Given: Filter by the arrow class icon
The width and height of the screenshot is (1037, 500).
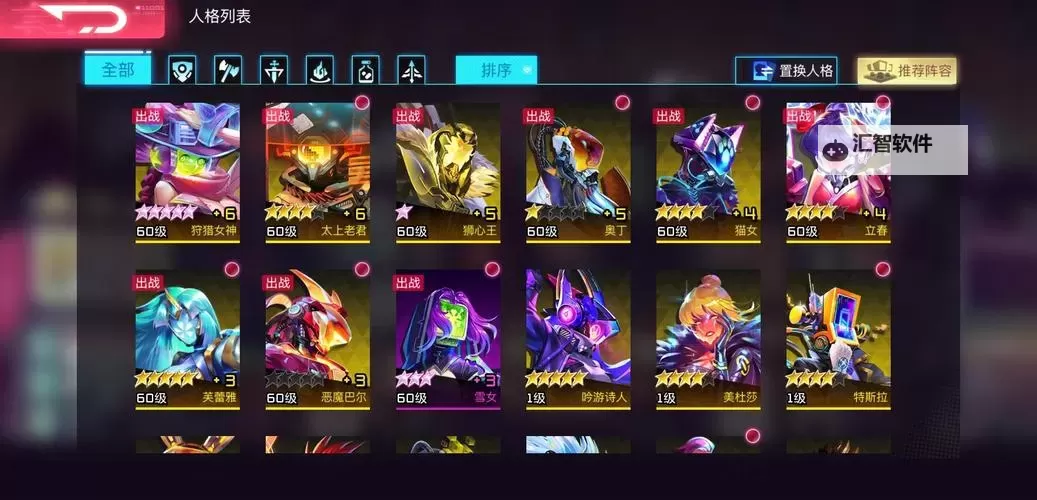Looking at the screenshot, I should [411, 70].
